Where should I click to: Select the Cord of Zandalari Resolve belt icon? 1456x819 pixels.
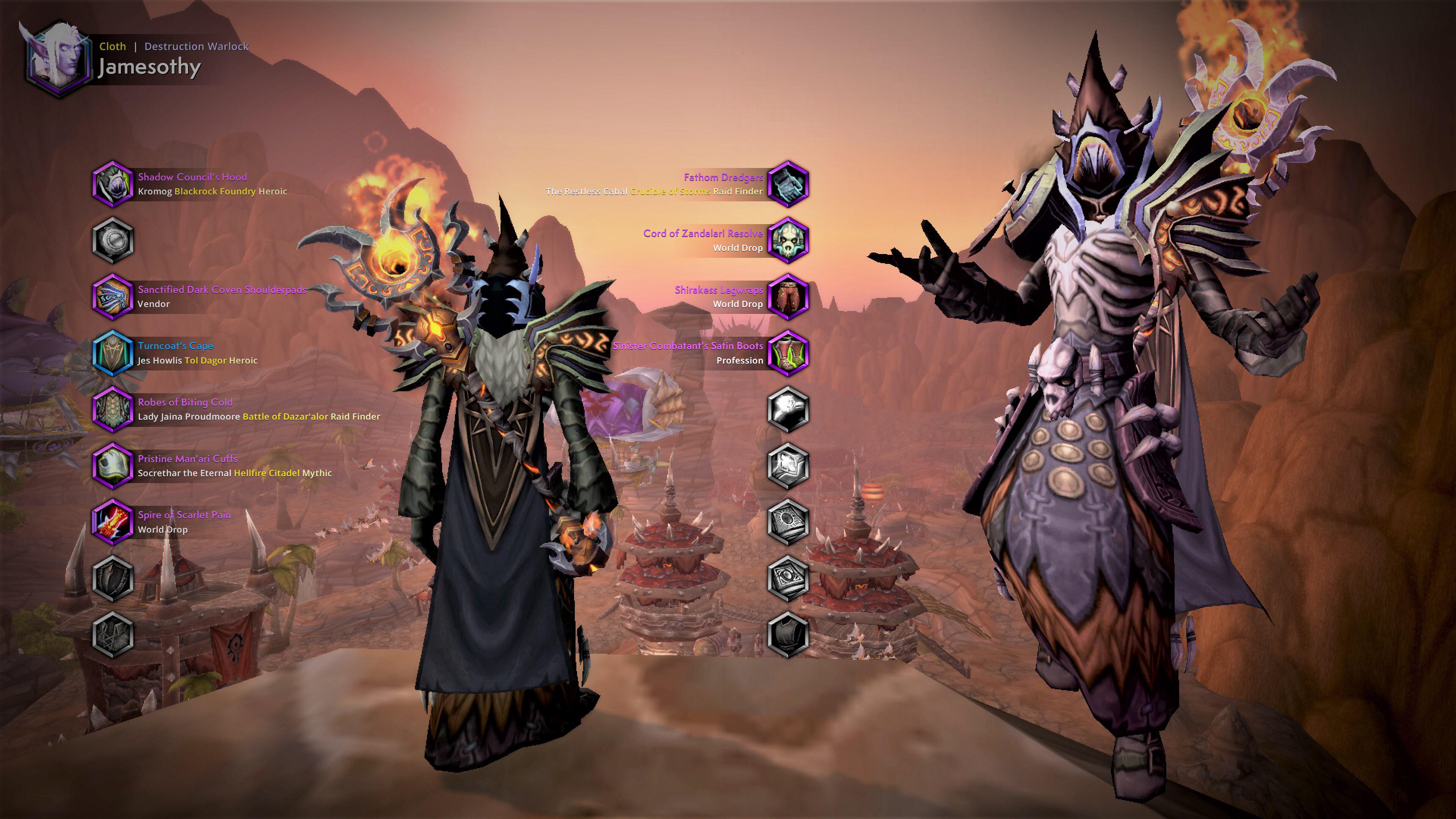(789, 240)
